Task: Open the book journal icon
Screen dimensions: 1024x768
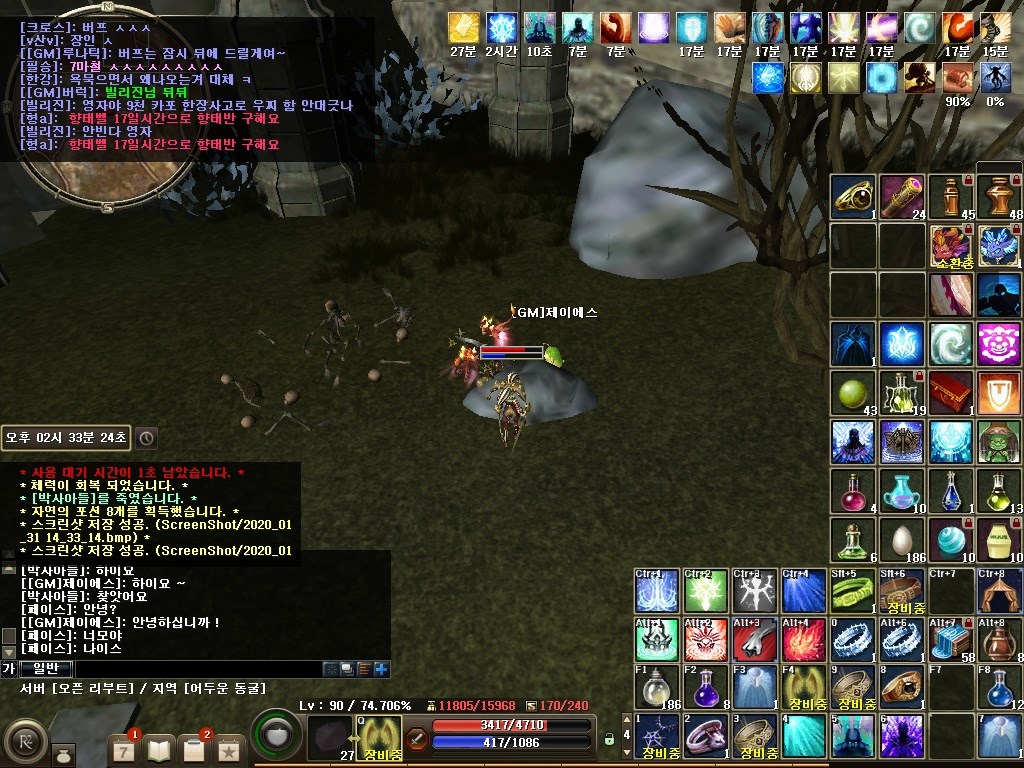Action: (160, 748)
